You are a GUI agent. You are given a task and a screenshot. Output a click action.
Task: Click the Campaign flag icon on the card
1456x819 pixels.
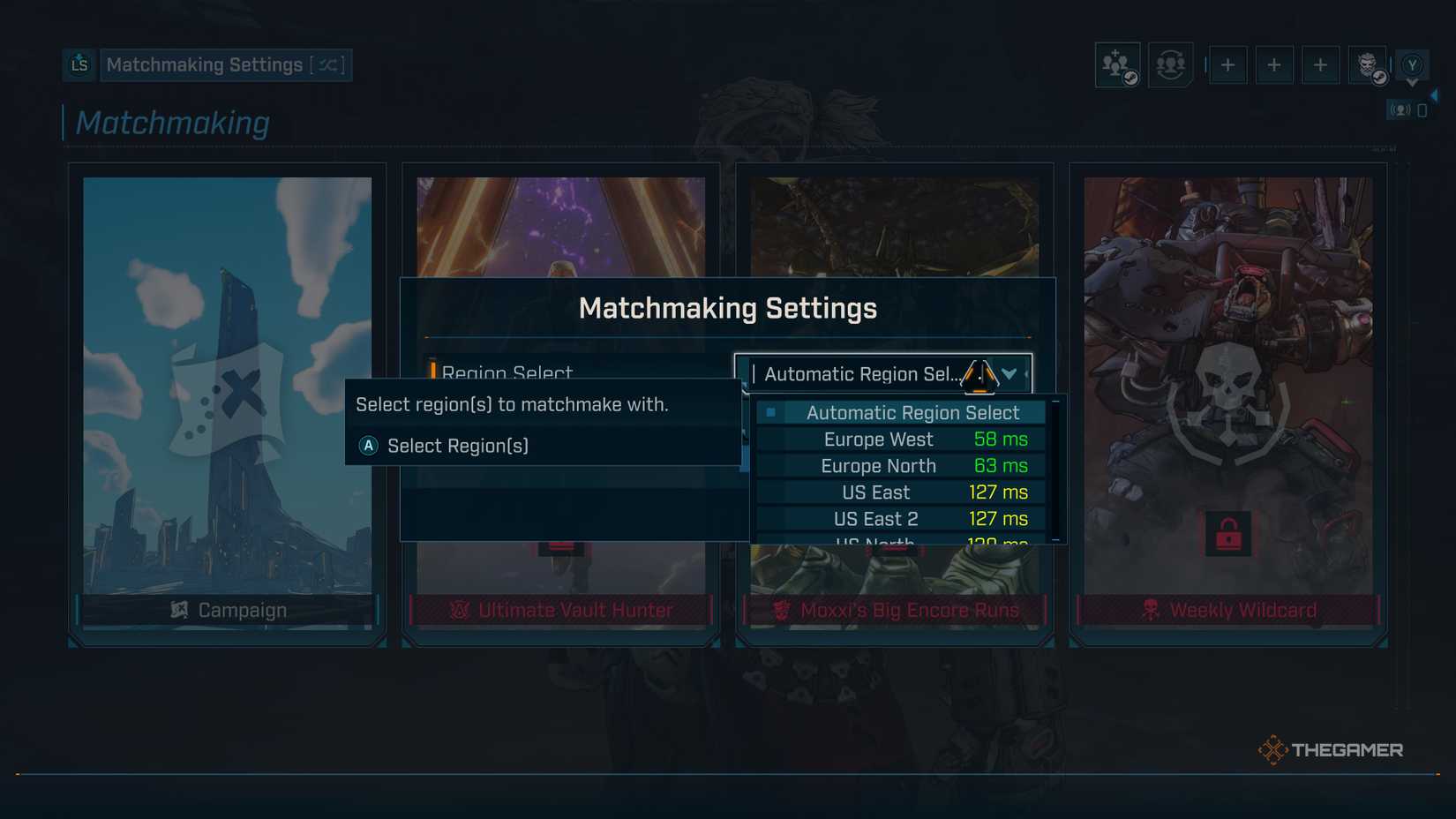[179, 609]
